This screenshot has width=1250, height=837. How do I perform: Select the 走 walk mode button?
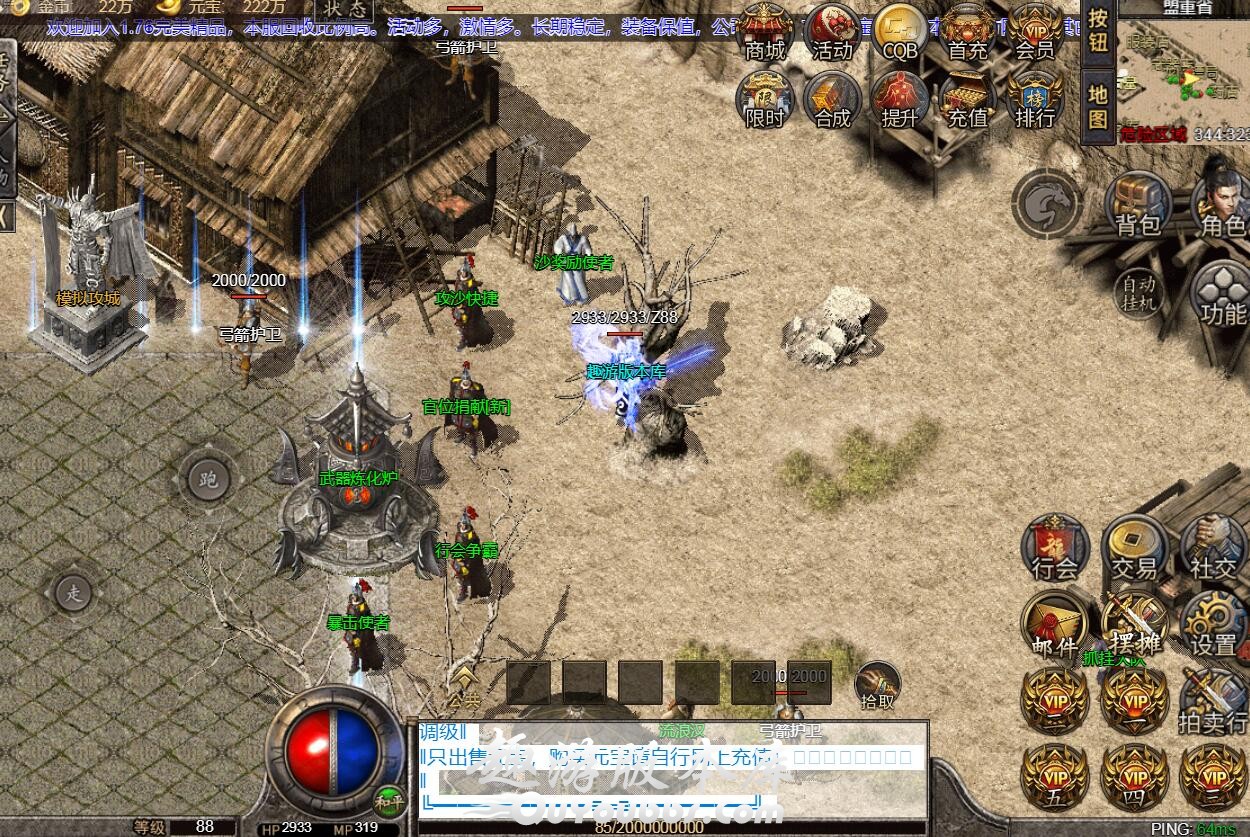pos(73,593)
